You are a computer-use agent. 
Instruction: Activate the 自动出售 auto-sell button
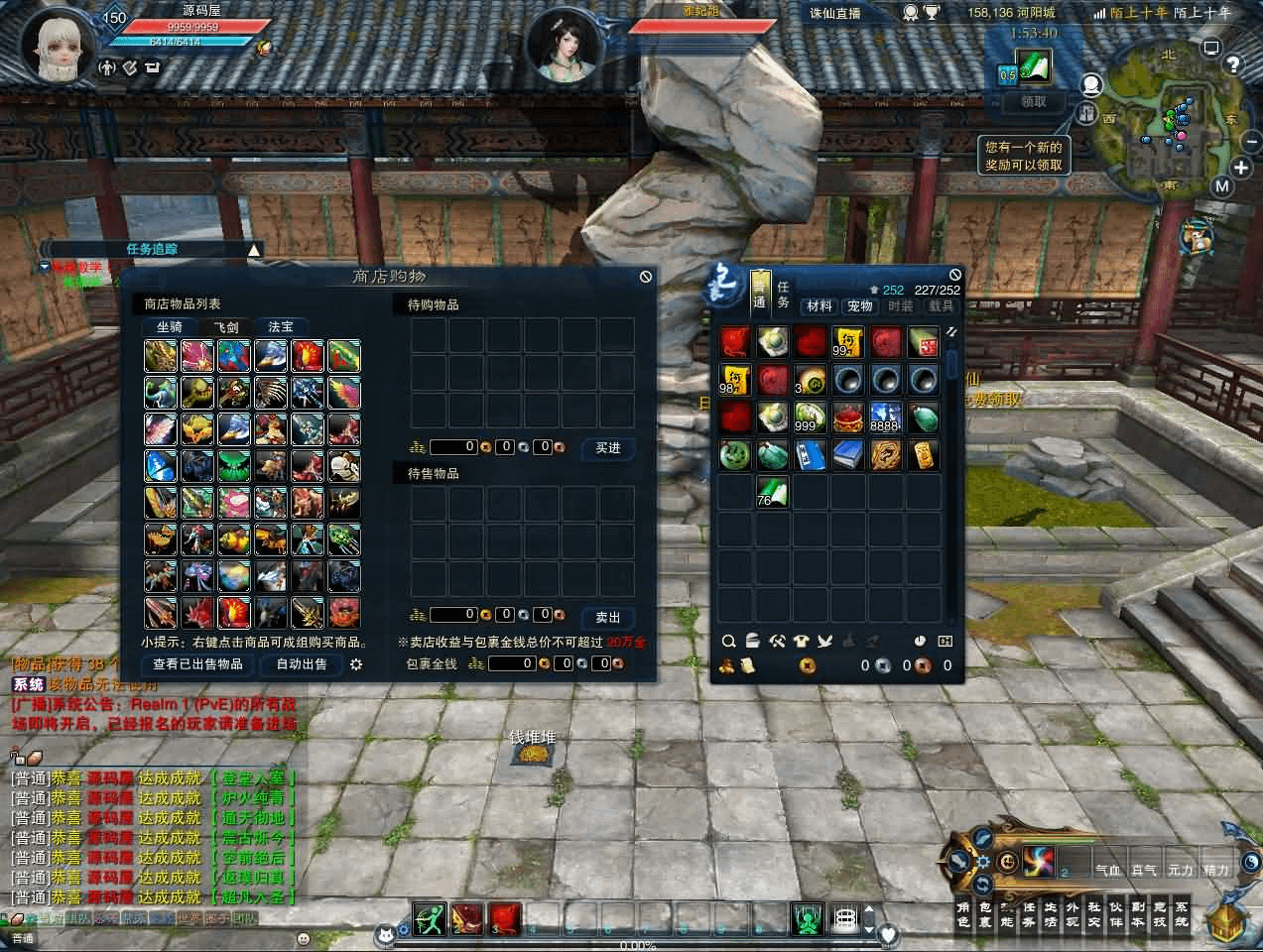tap(302, 663)
